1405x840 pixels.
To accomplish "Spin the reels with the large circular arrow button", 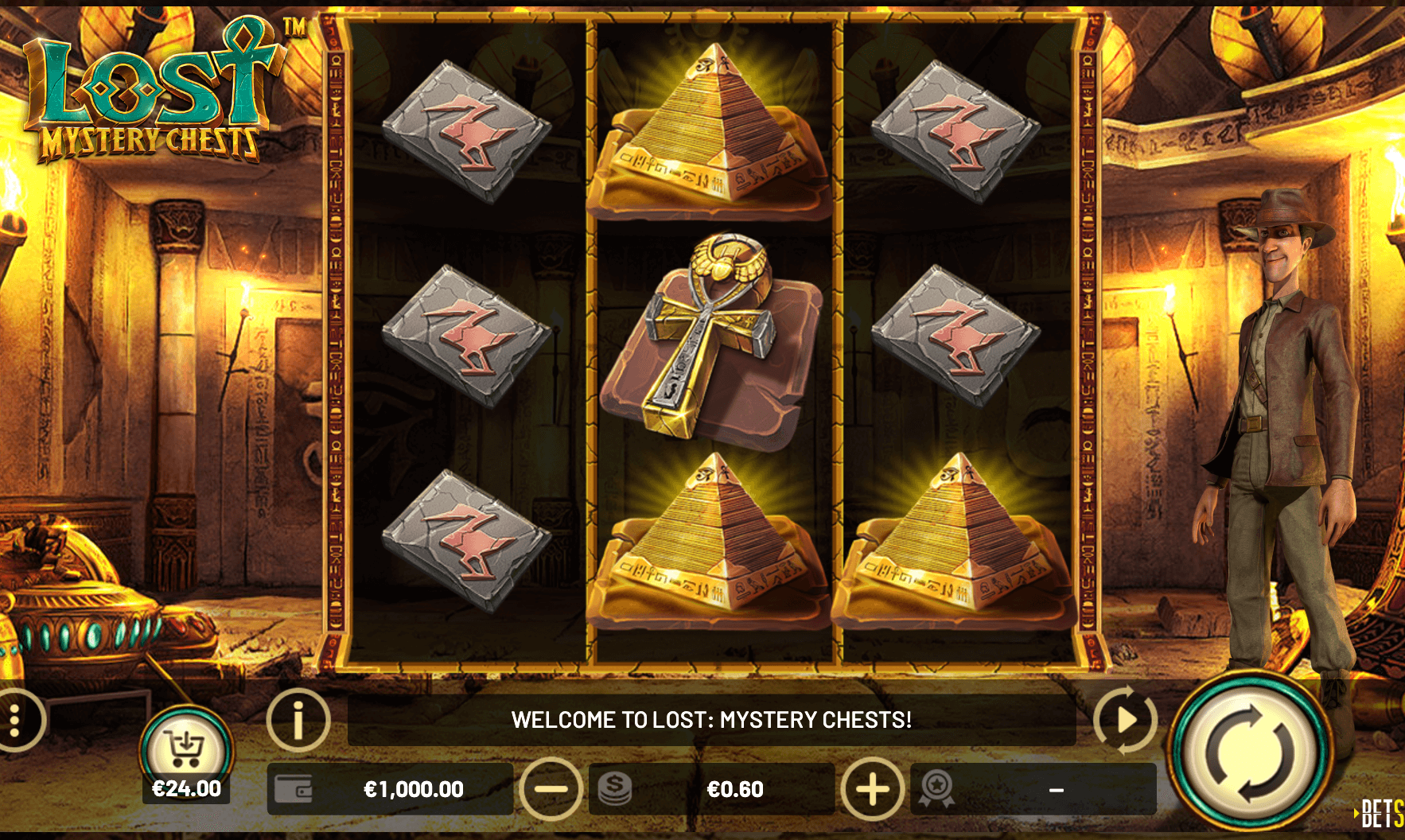I will [x=1249, y=752].
